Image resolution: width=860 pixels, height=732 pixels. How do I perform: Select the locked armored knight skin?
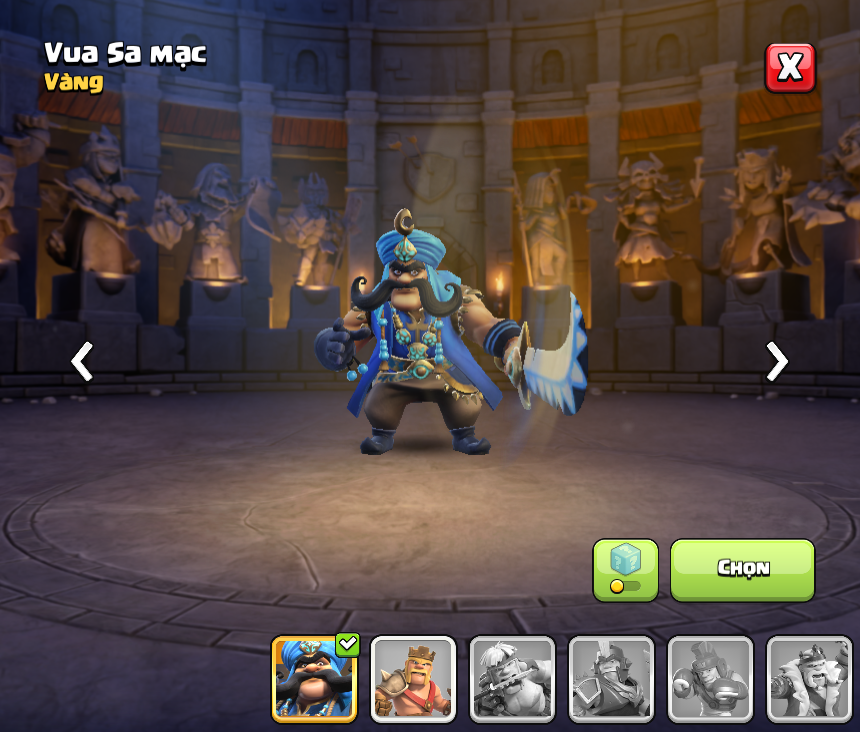[611, 679]
